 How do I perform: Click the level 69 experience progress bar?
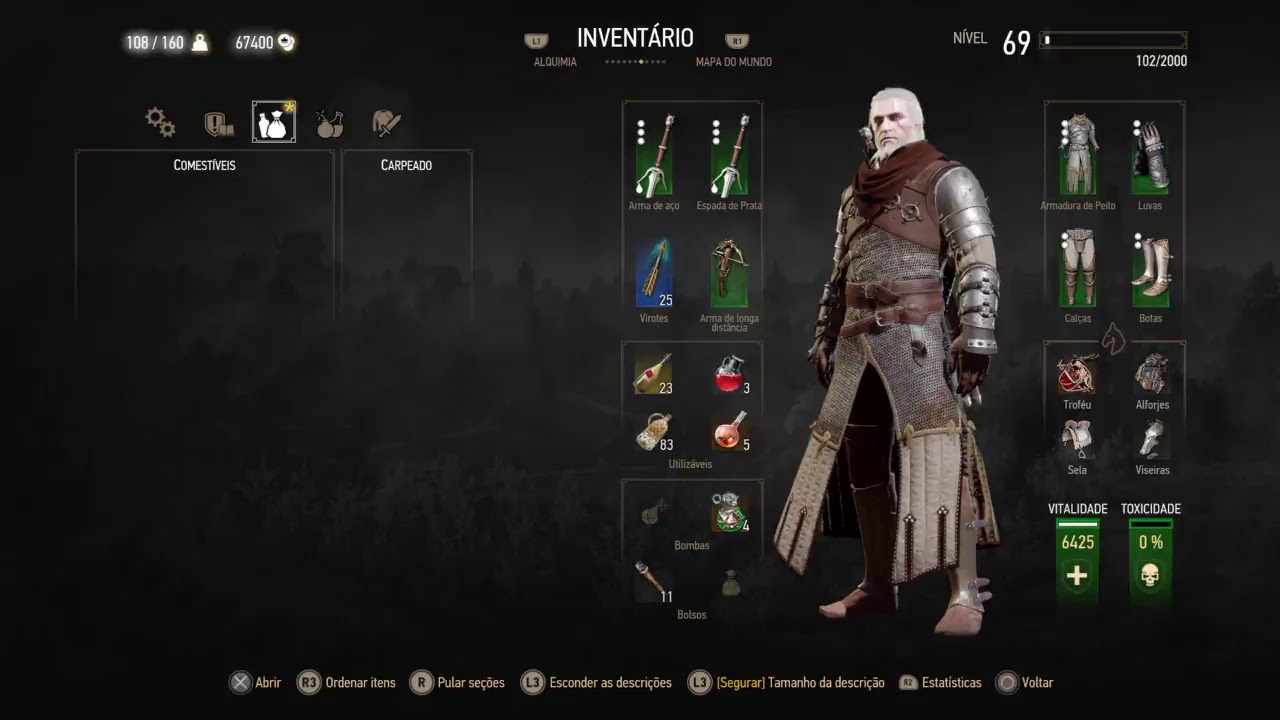1112,41
